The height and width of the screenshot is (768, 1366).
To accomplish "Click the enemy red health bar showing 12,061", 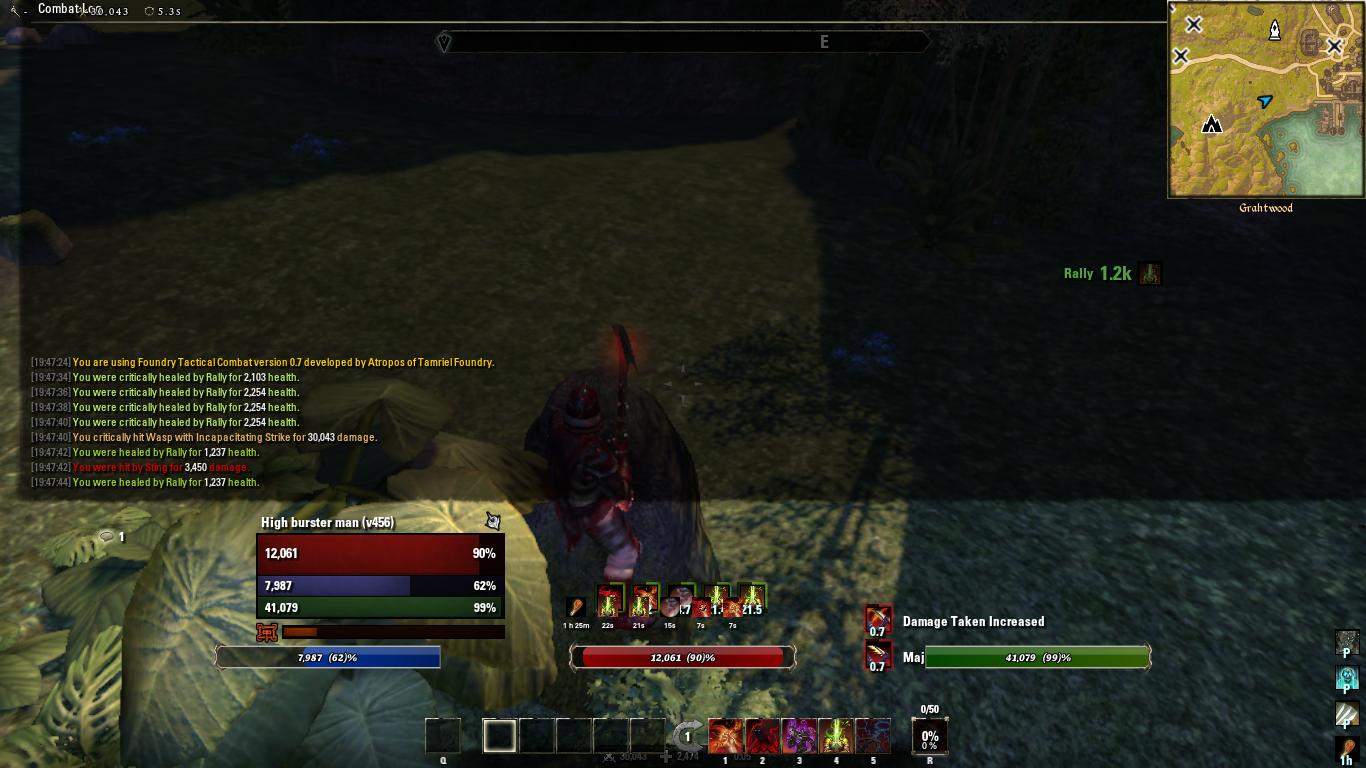I will tap(681, 657).
